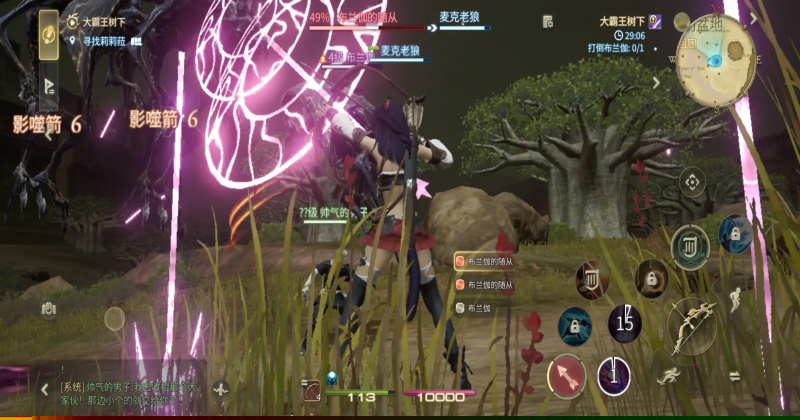This screenshot has height=420, width=800.
Task: Use the purple skill showing 1
Action: tap(614, 376)
